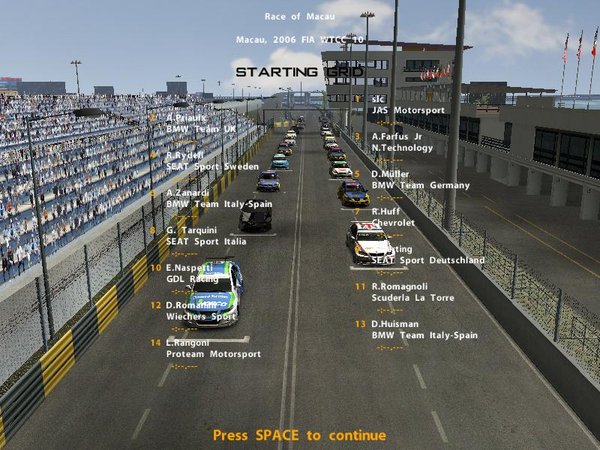
Task: Click G. Tarquini's SEAT Sport Italia entry
Action: (x=205, y=236)
